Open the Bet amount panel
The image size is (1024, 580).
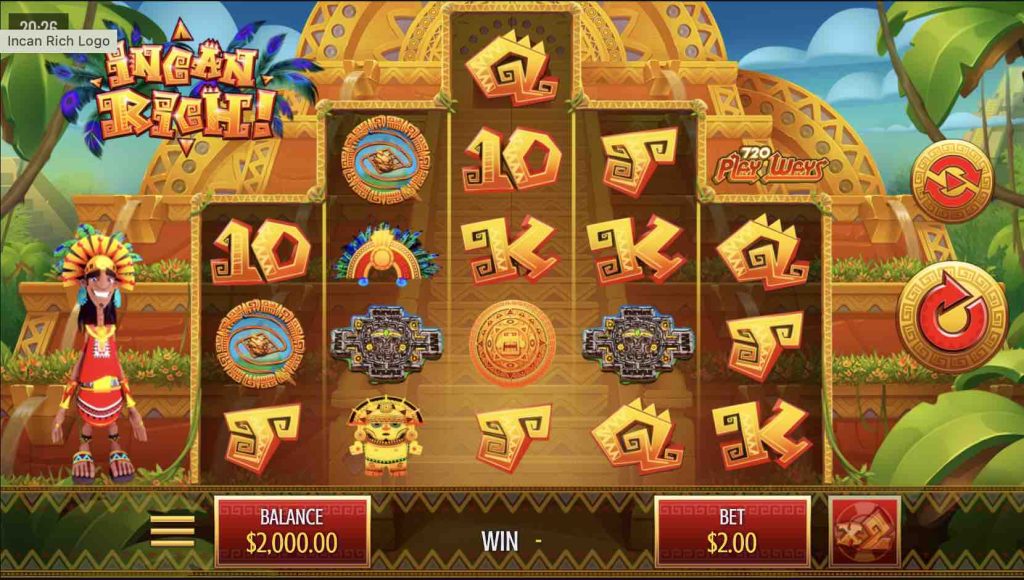click(732, 531)
